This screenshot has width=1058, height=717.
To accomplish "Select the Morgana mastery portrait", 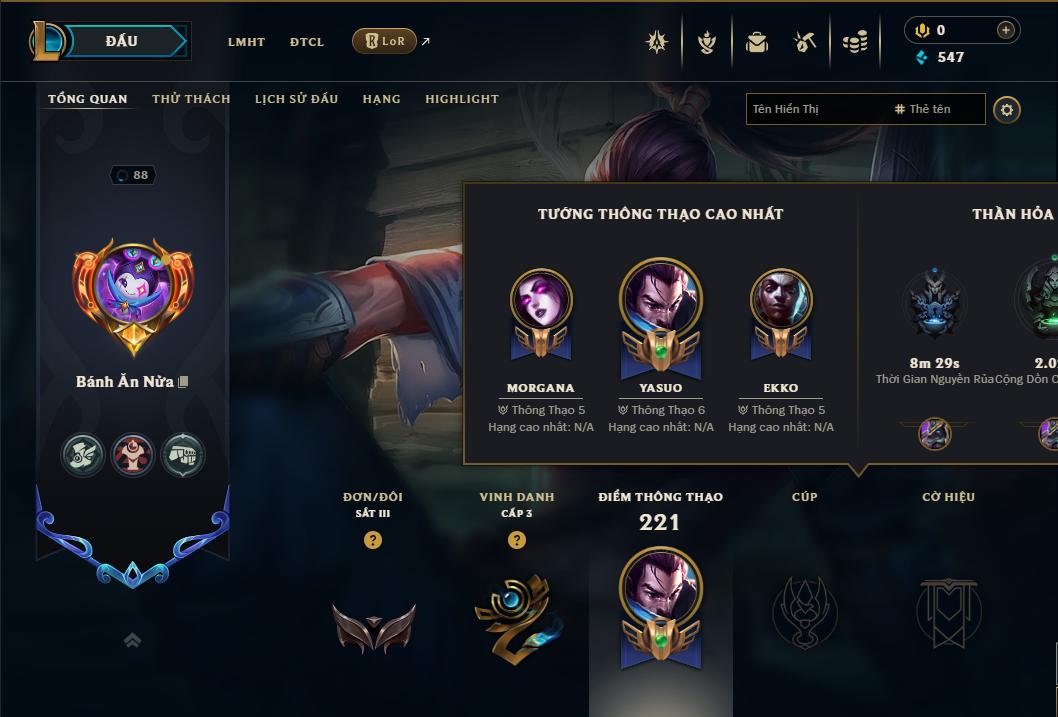I will (541, 301).
